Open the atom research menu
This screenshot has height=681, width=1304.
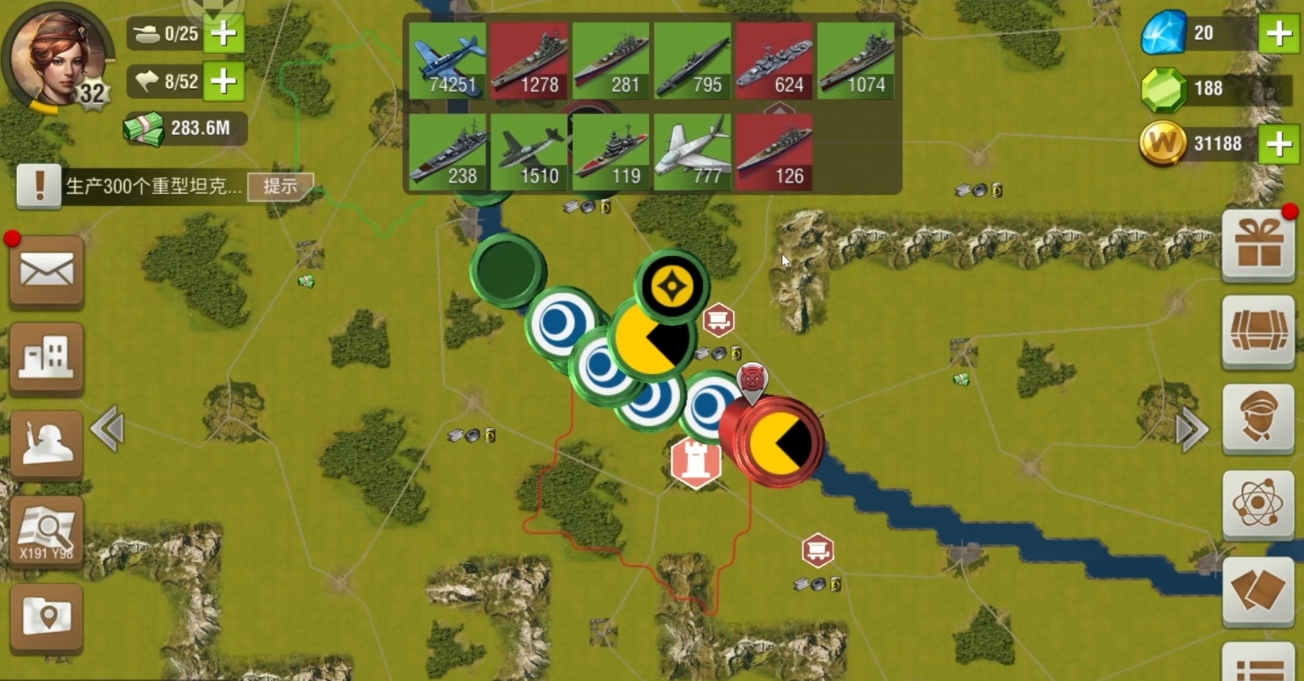pos(1259,504)
